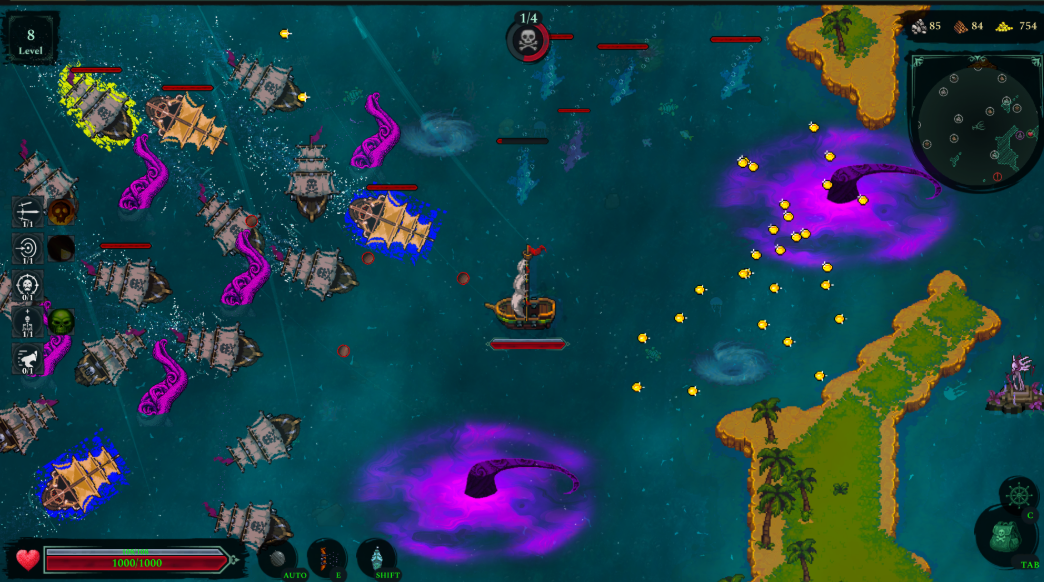Click the orange skull status icon
The image size is (1044, 582).
click(x=62, y=210)
